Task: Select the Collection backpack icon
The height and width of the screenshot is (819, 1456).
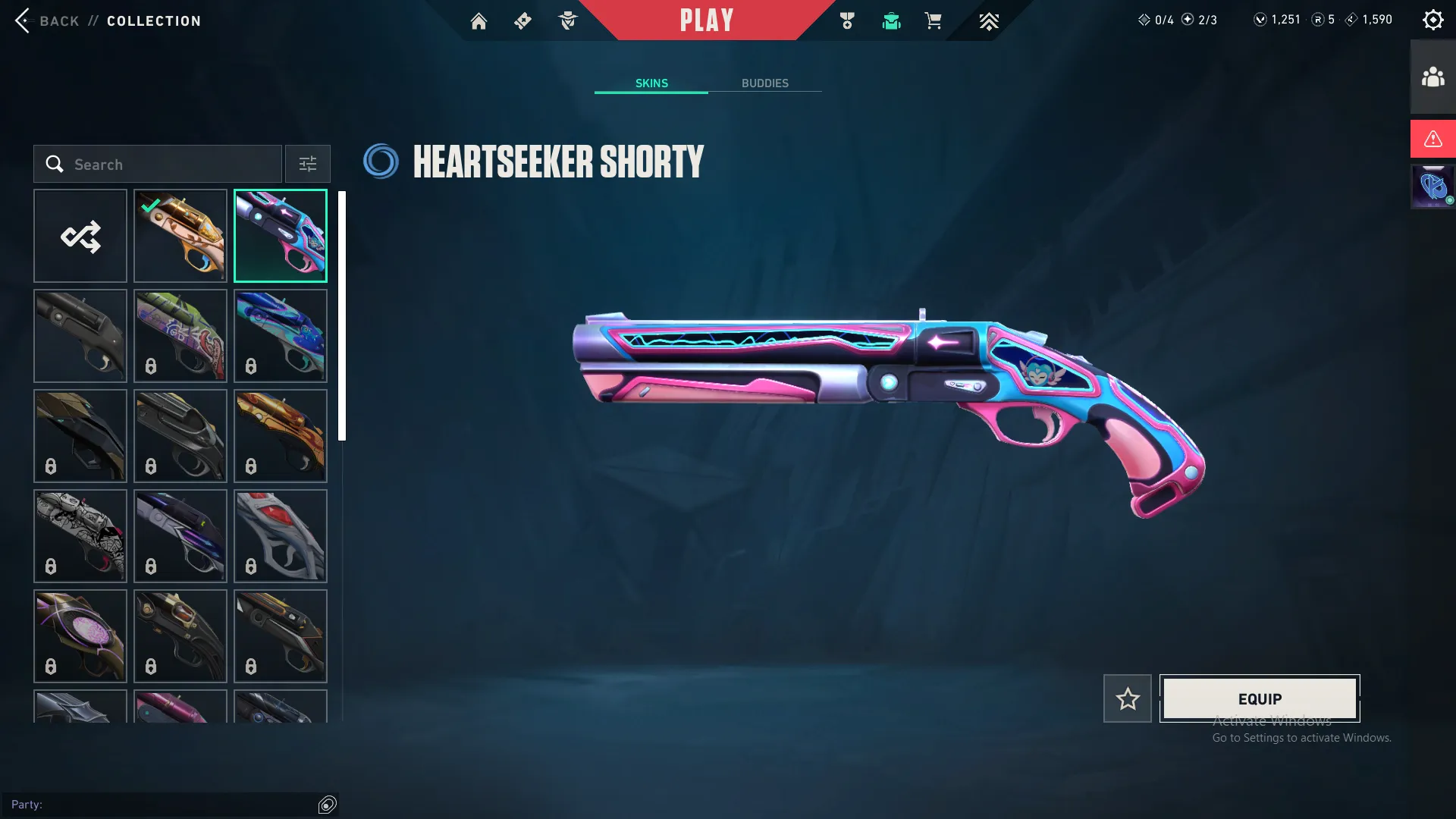Action: point(891,22)
